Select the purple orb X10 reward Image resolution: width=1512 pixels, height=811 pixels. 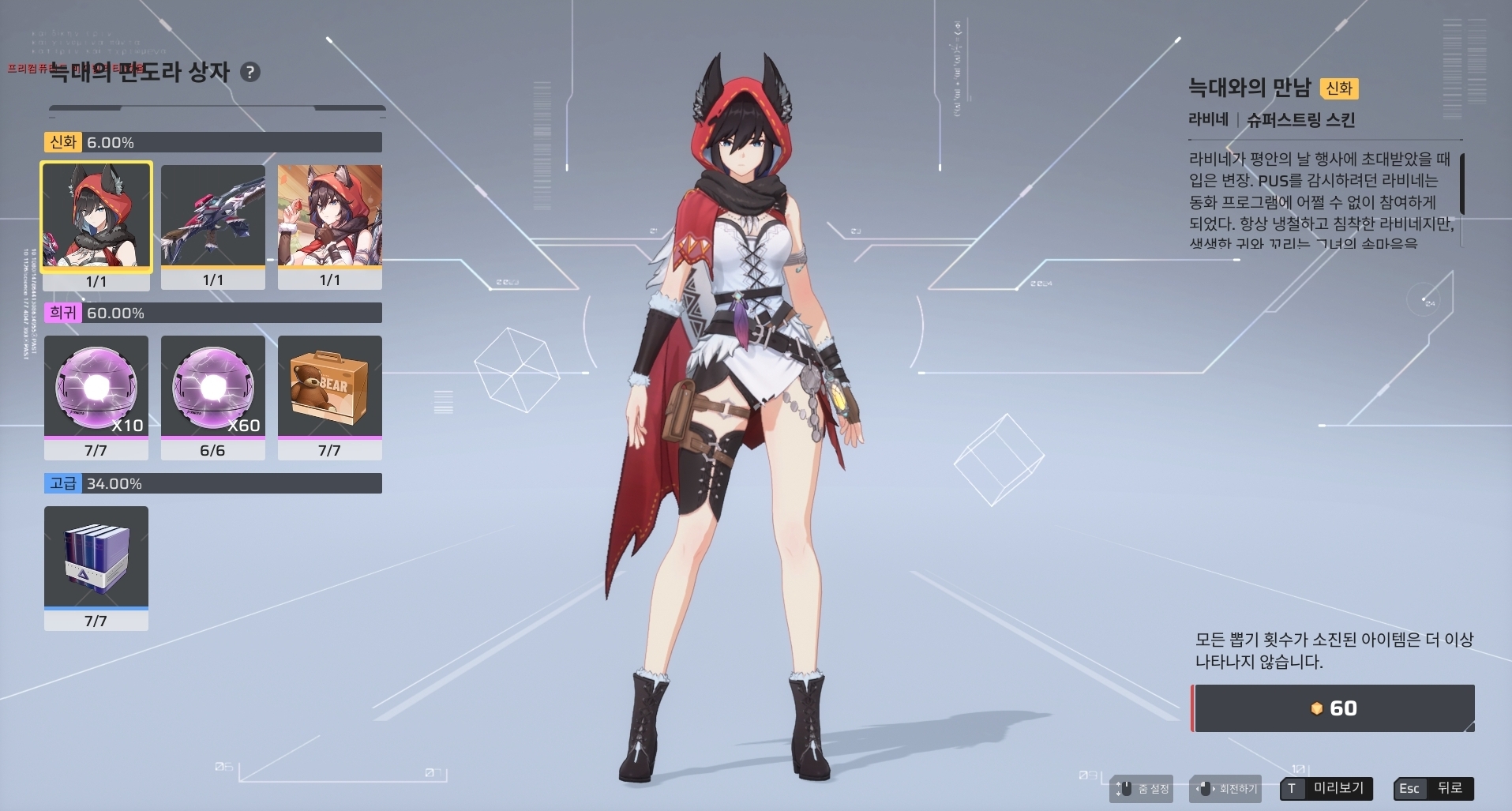(96, 386)
